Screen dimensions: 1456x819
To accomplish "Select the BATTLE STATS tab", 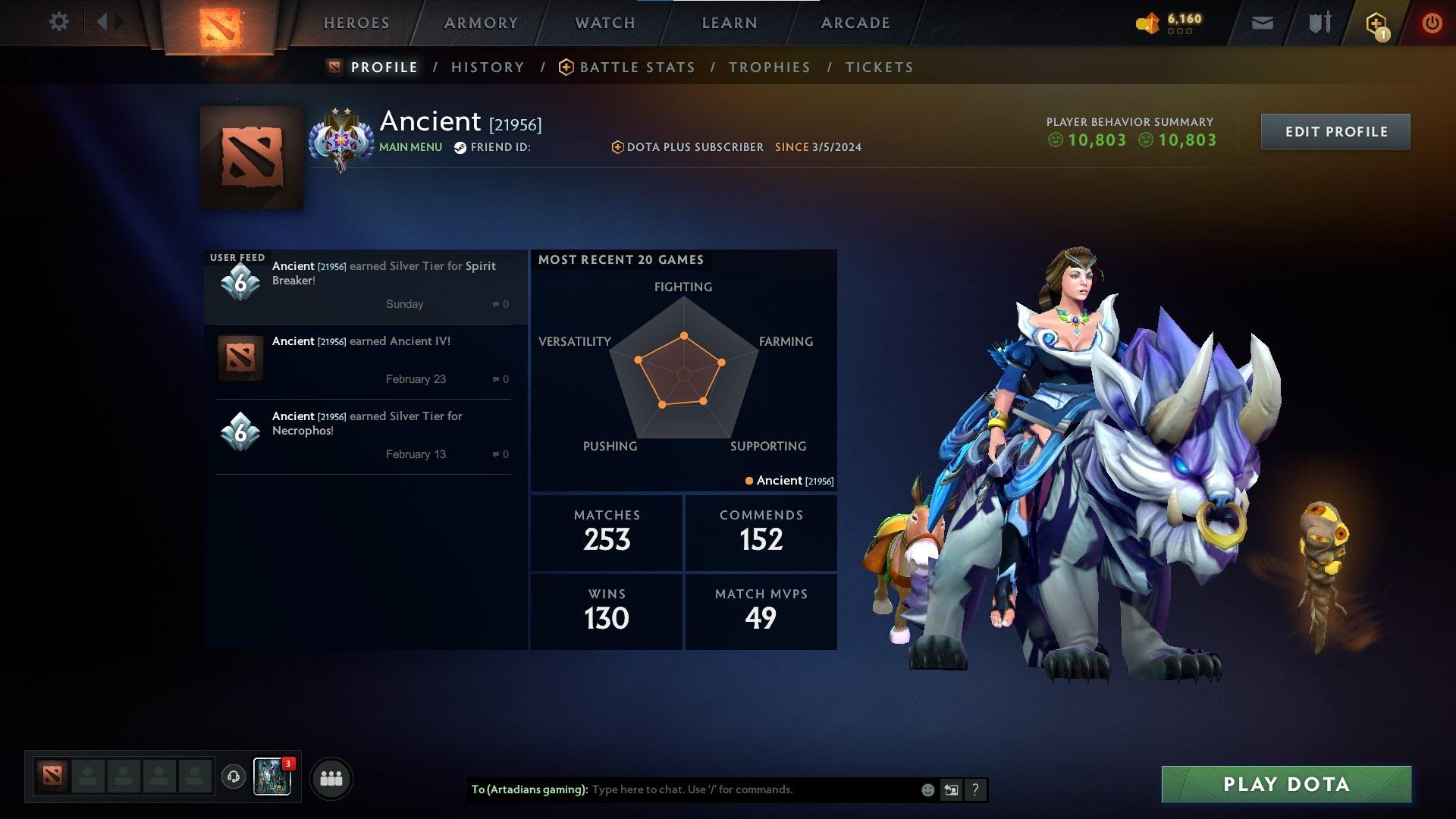I will 637,67.
